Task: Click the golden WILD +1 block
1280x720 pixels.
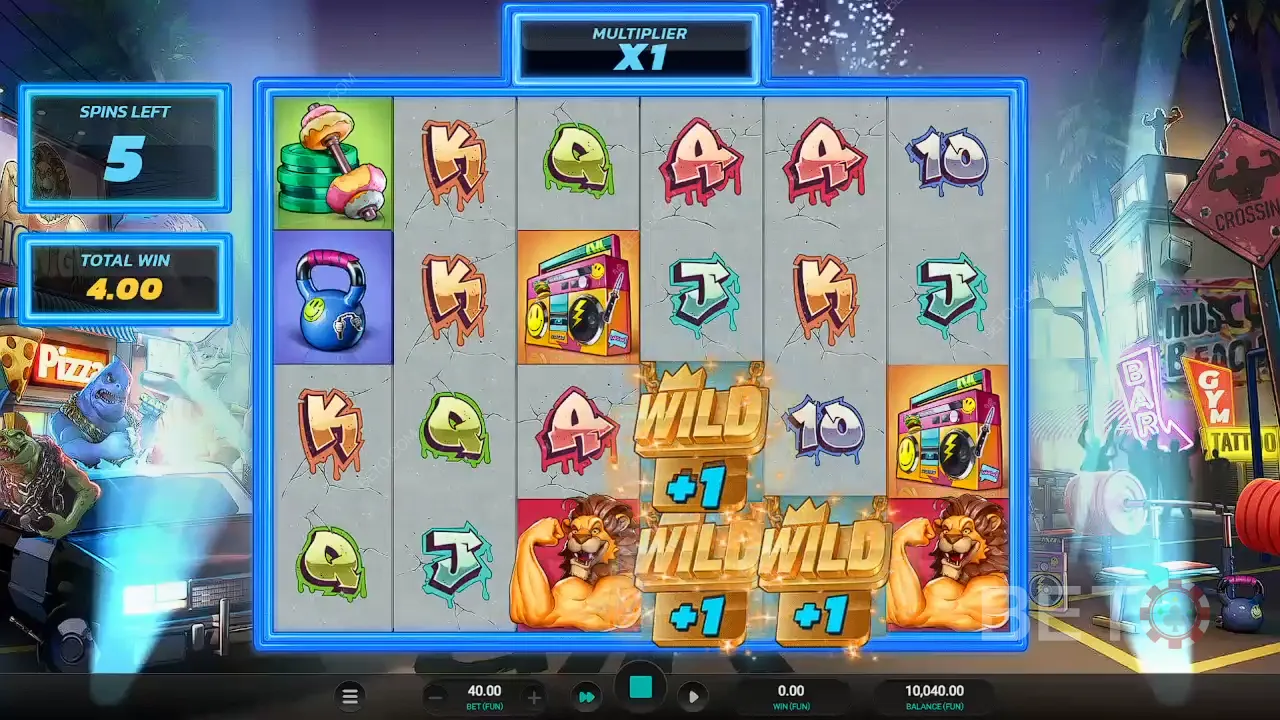Action: 700,440
